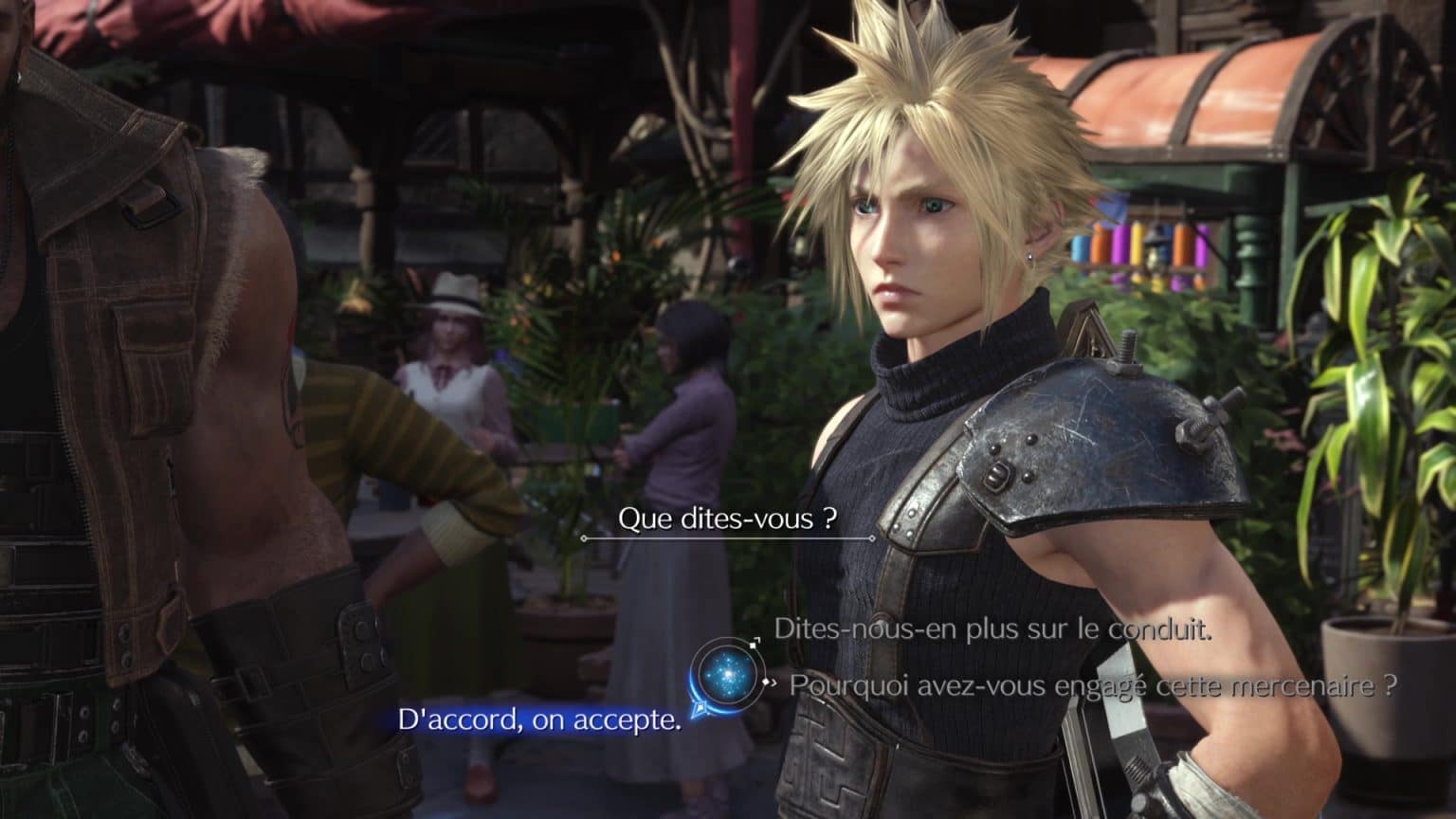Image resolution: width=1456 pixels, height=819 pixels.
Task: Click the diamond marker for the 'Dites-nous-en plus' option
Action: coord(754,645)
